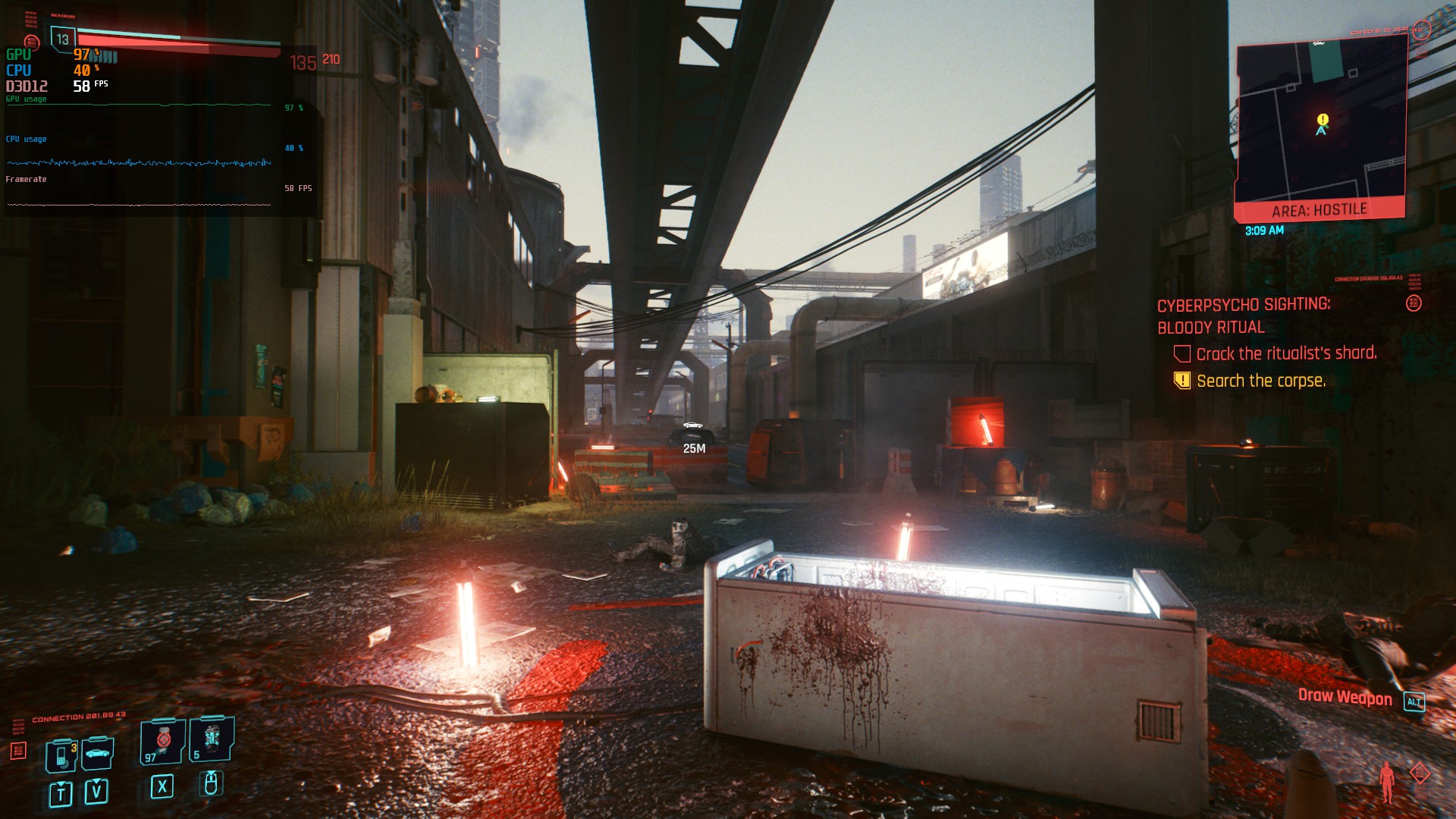Screen dimensions: 1456x819
Task: Click the level 13 badge
Action: click(x=62, y=39)
